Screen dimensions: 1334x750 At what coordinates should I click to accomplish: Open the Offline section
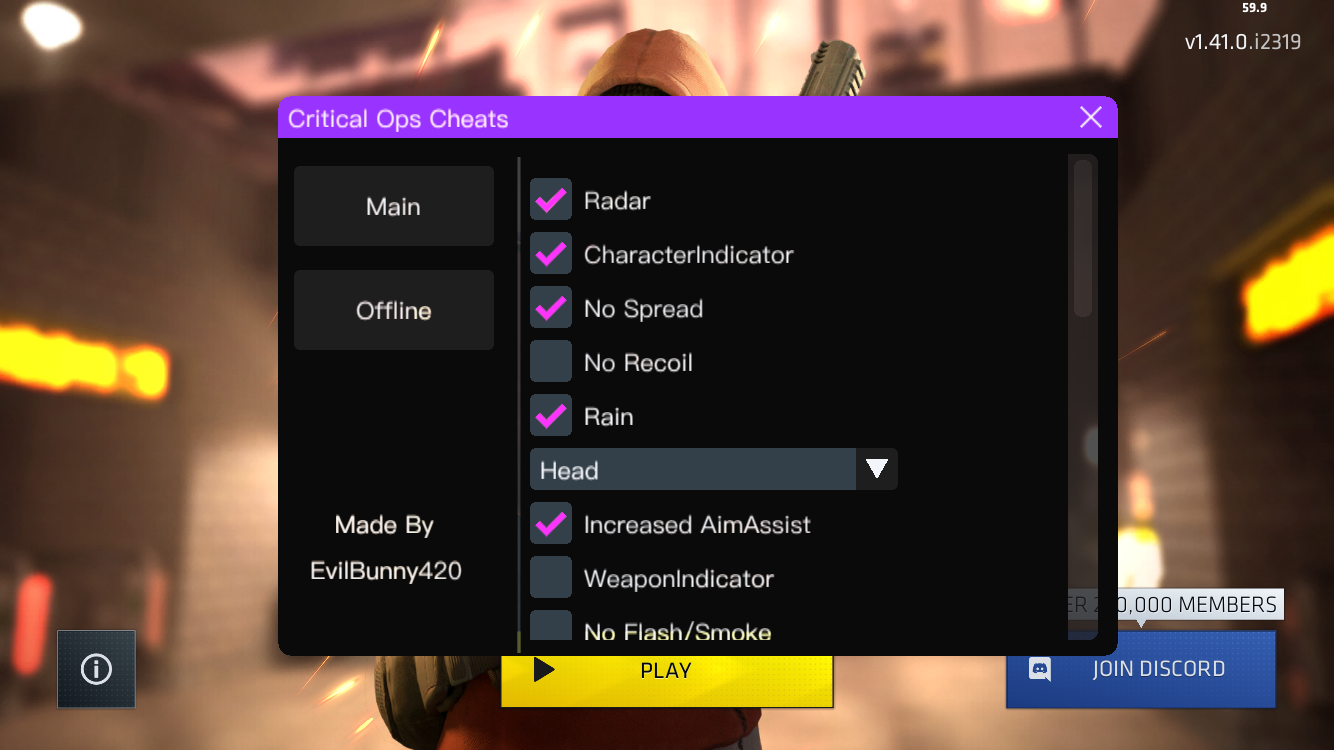[393, 310]
